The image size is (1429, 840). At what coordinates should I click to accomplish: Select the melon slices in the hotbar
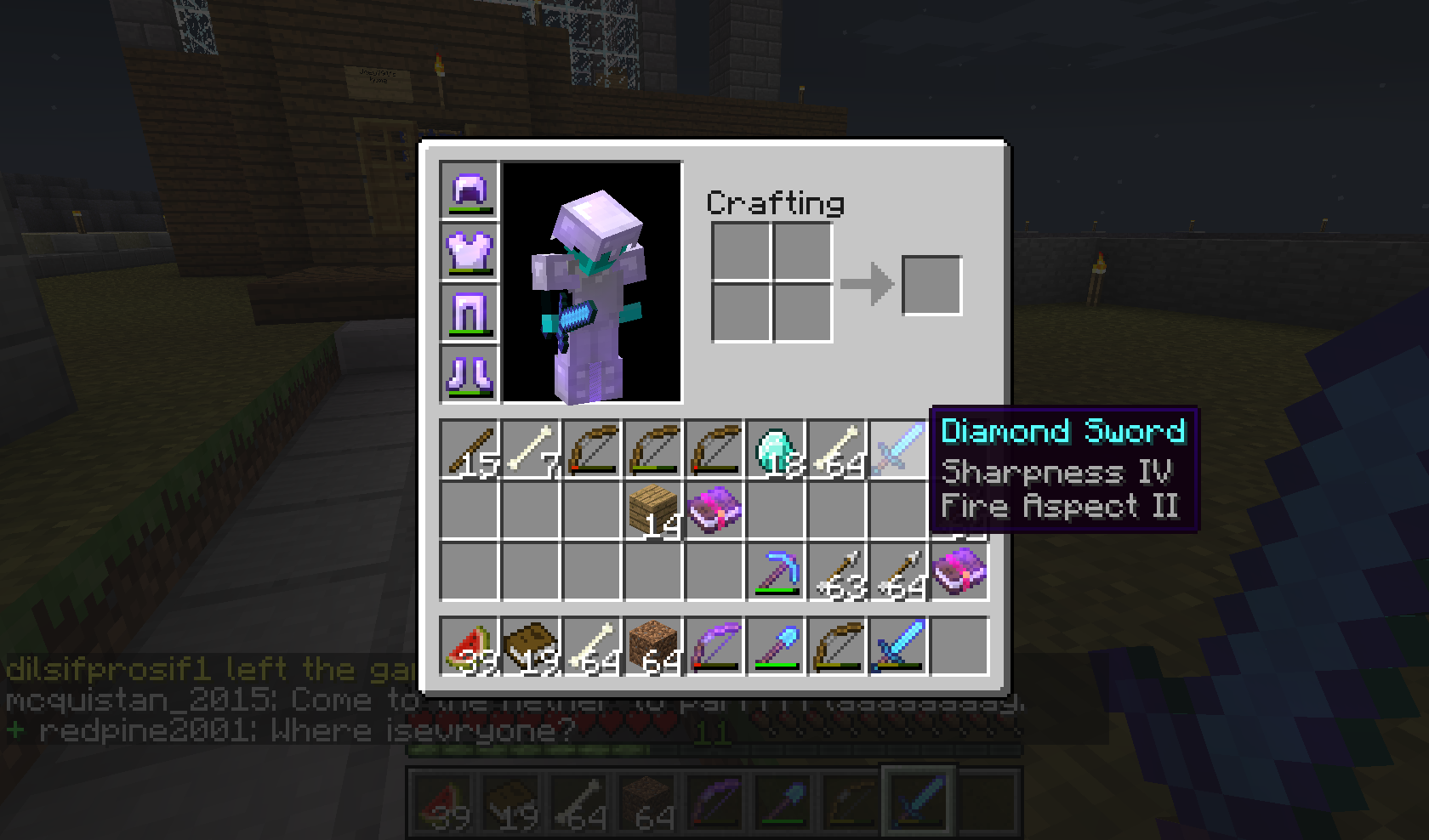point(468,644)
